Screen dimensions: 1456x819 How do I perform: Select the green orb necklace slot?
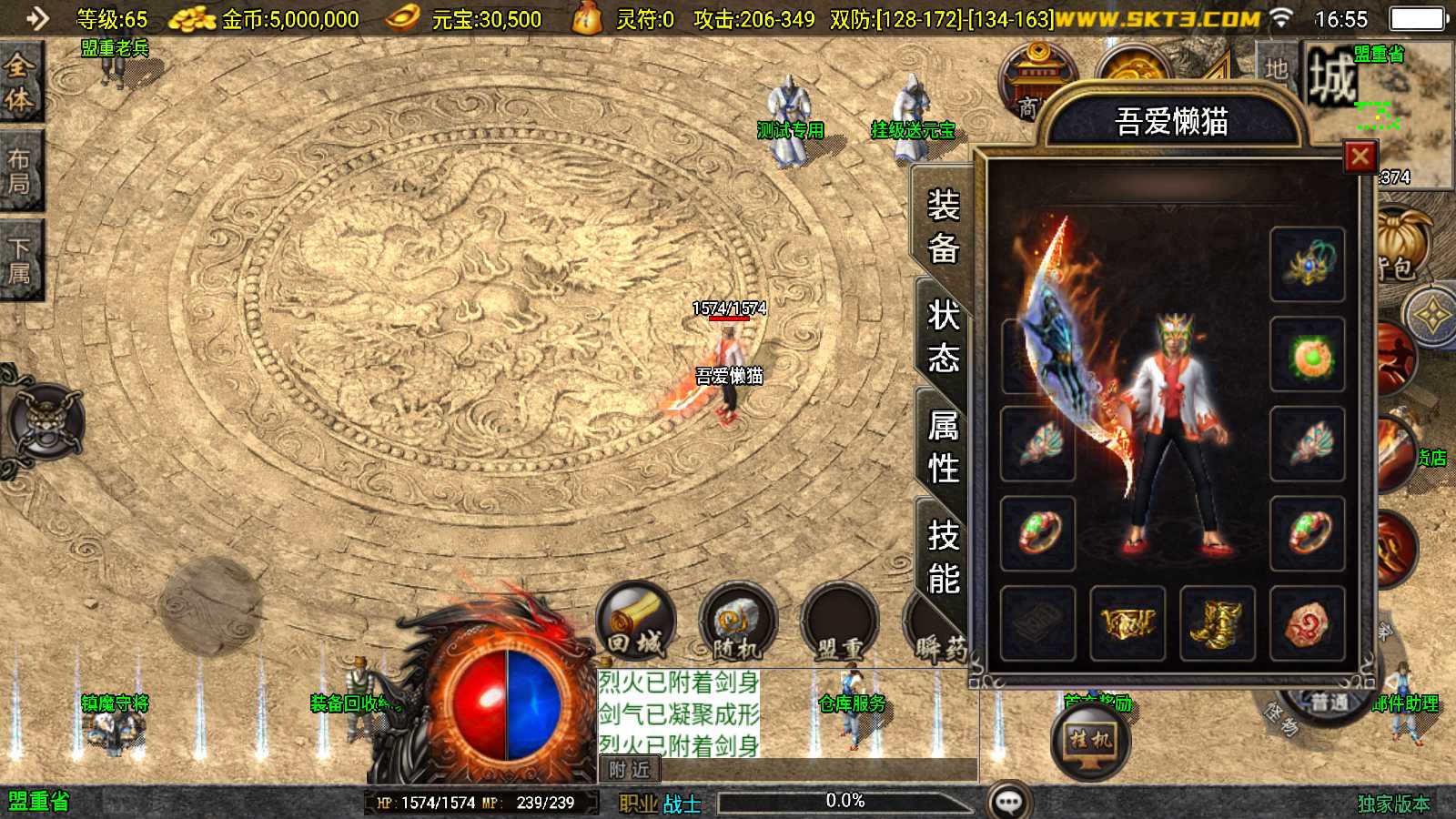tap(1307, 354)
